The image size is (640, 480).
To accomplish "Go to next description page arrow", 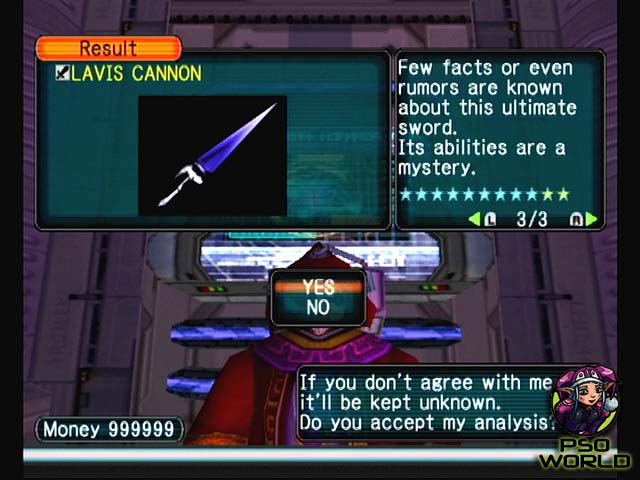I will [x=592, y=218].
